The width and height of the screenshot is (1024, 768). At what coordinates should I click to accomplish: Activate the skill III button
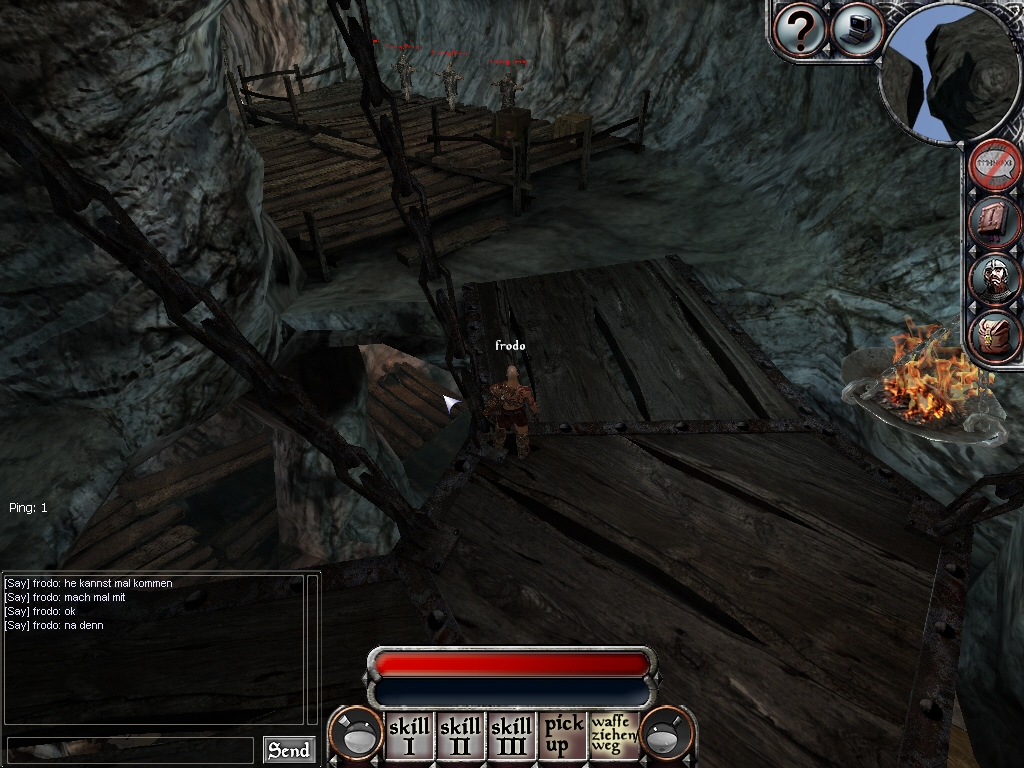point(511,737)
